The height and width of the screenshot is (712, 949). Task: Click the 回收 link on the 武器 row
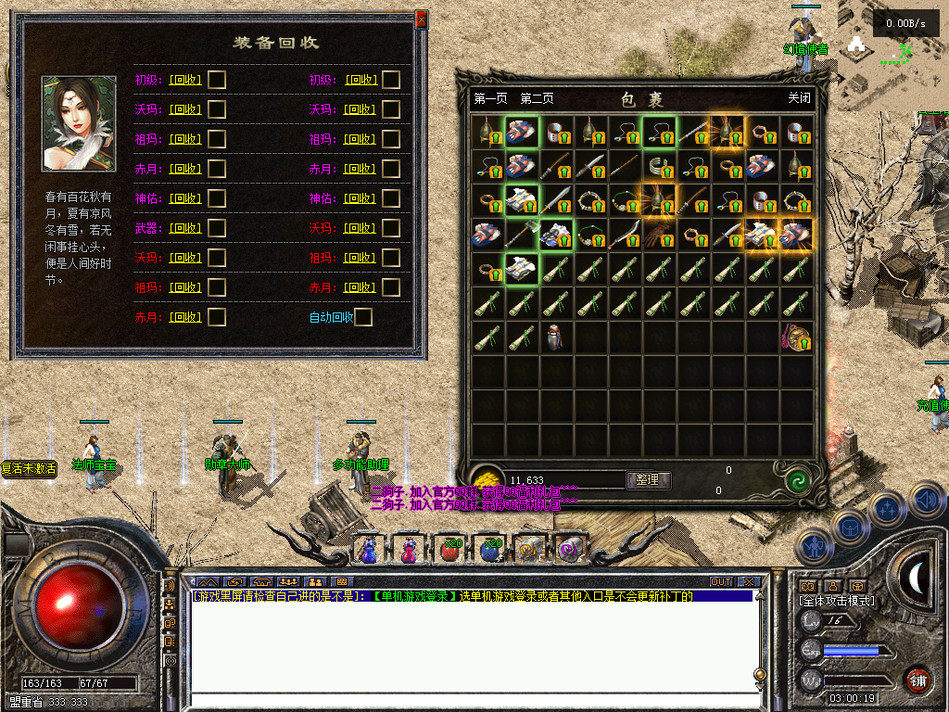coord(185,228)
